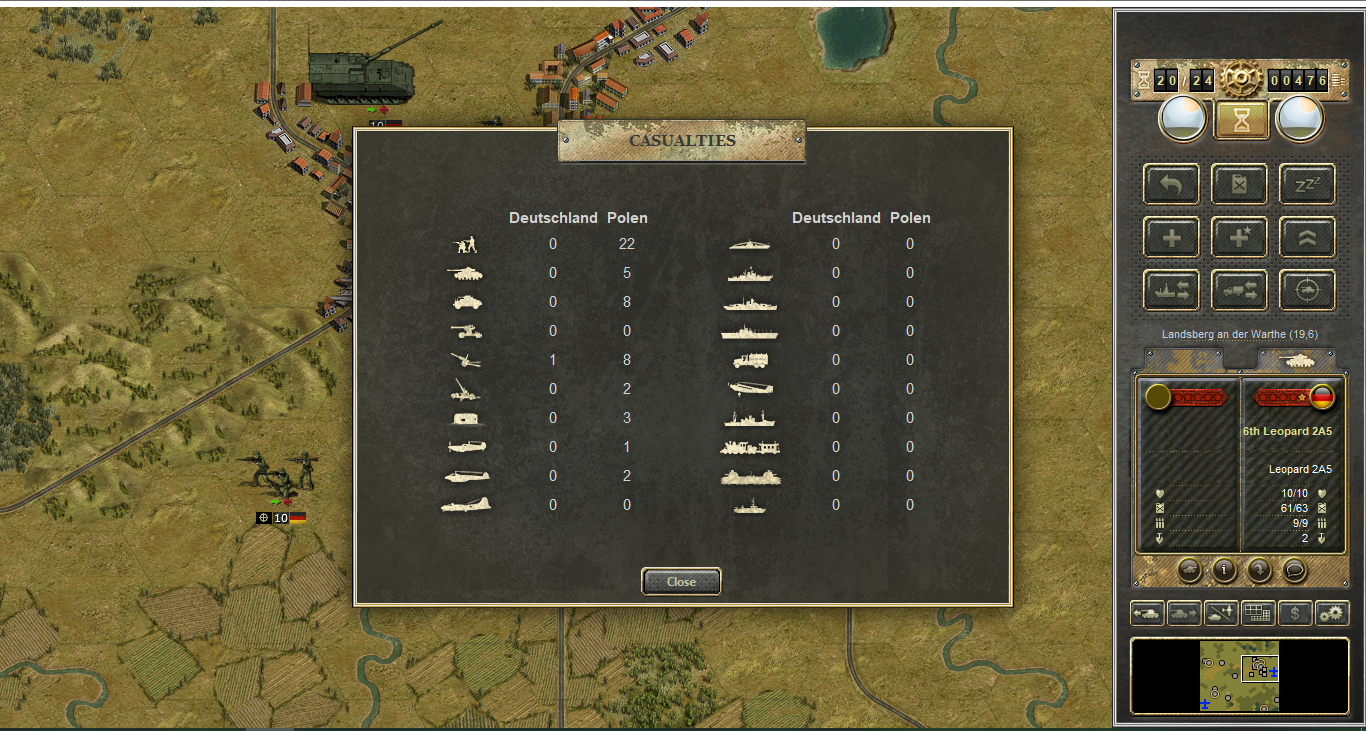The image size is (1366, 731).
Task: Open the purchase screen dollar button
Action: 1295,613
